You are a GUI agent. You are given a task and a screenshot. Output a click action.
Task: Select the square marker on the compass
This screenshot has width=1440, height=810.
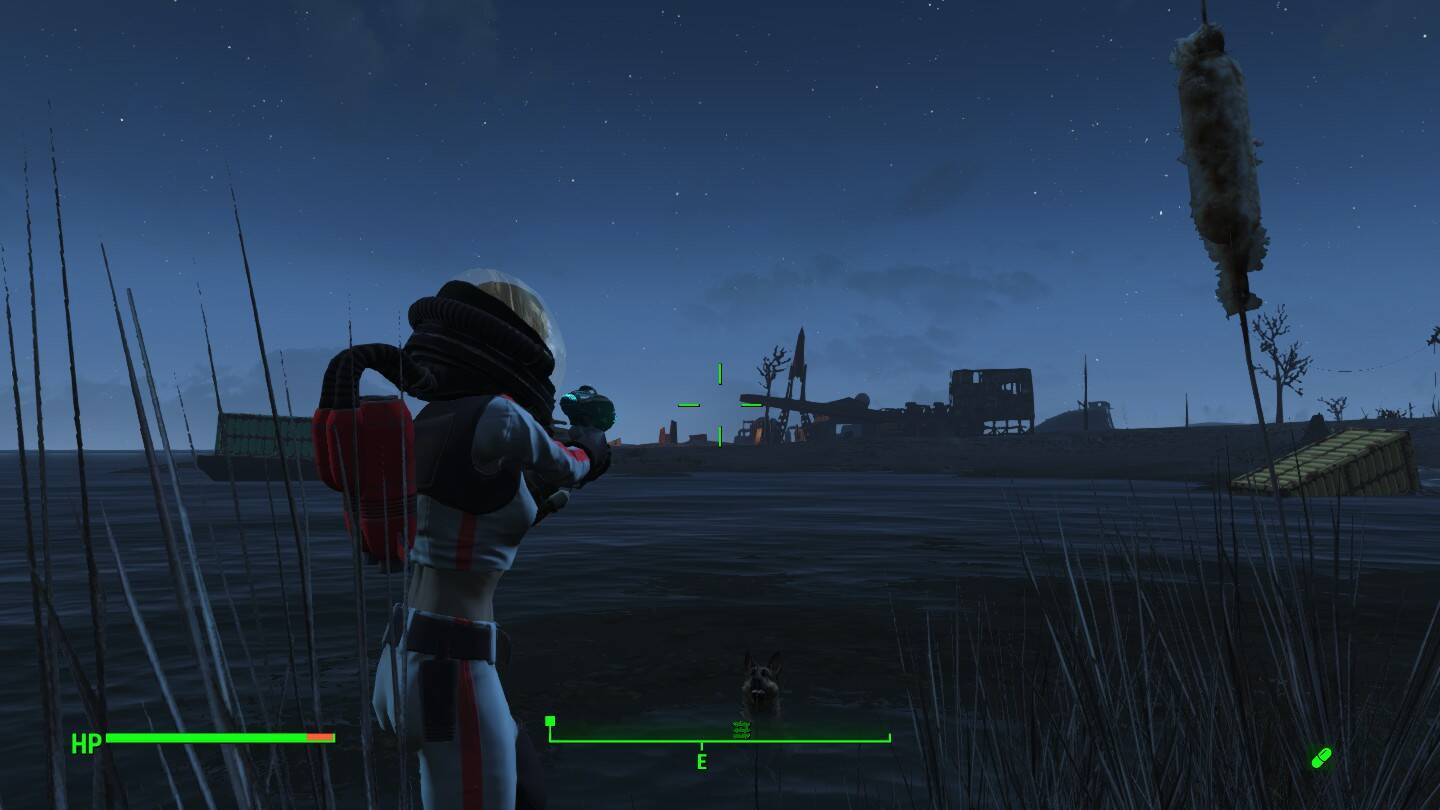(550, 721)
